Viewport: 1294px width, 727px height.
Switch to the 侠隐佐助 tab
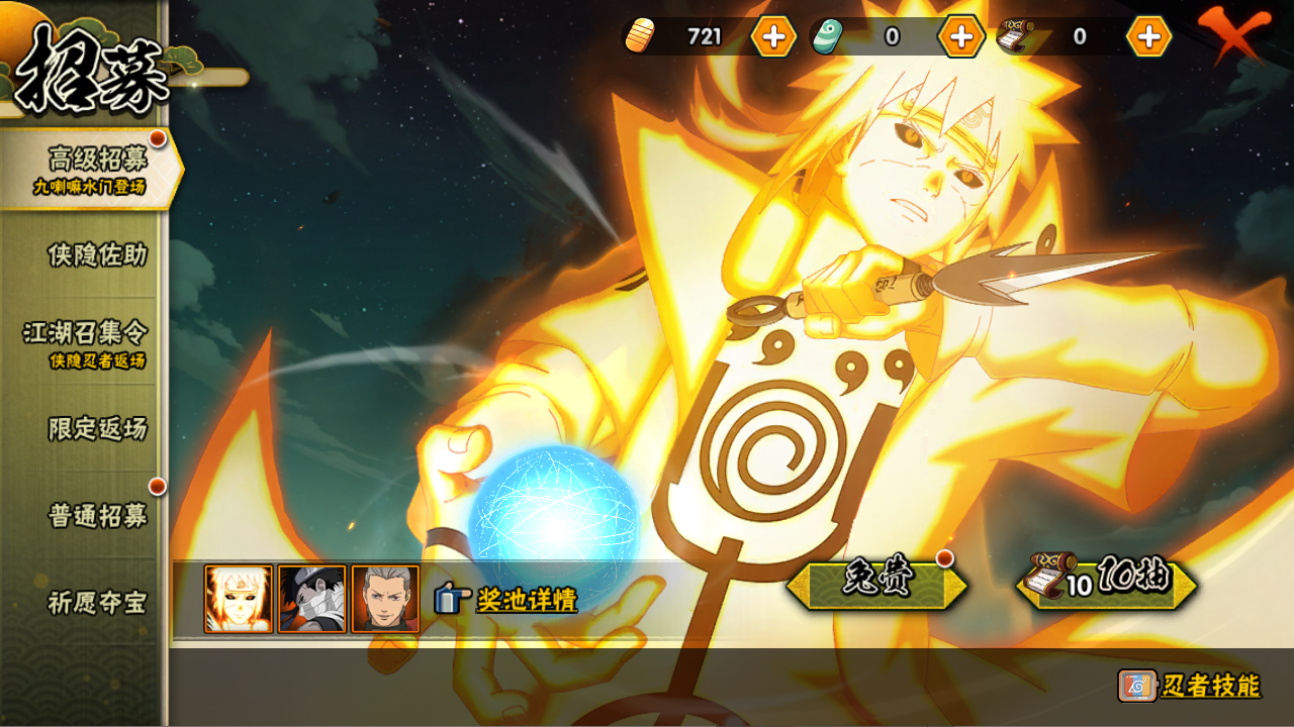pos(97,255)
